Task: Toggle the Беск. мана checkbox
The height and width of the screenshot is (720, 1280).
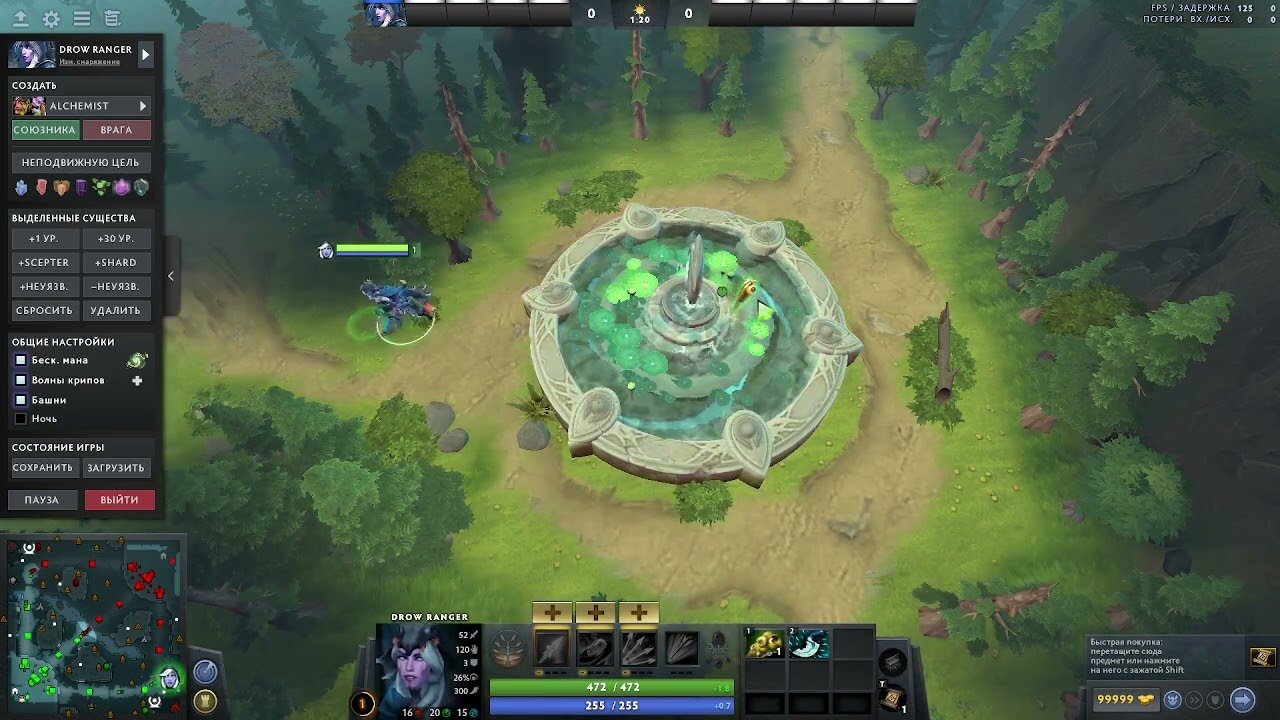Action: click(x=20, y=360)
